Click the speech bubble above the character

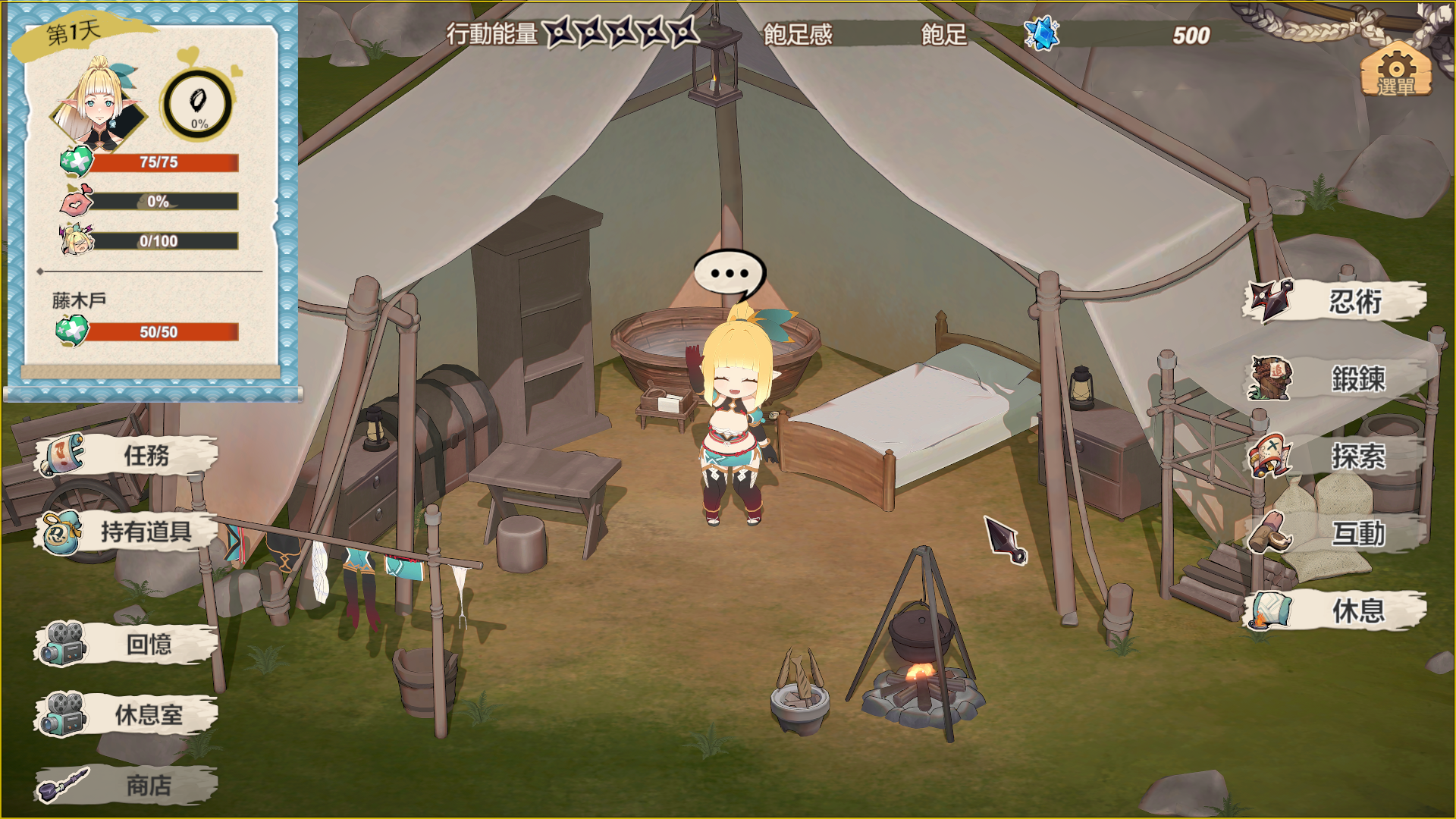click(x=729, y=274)
